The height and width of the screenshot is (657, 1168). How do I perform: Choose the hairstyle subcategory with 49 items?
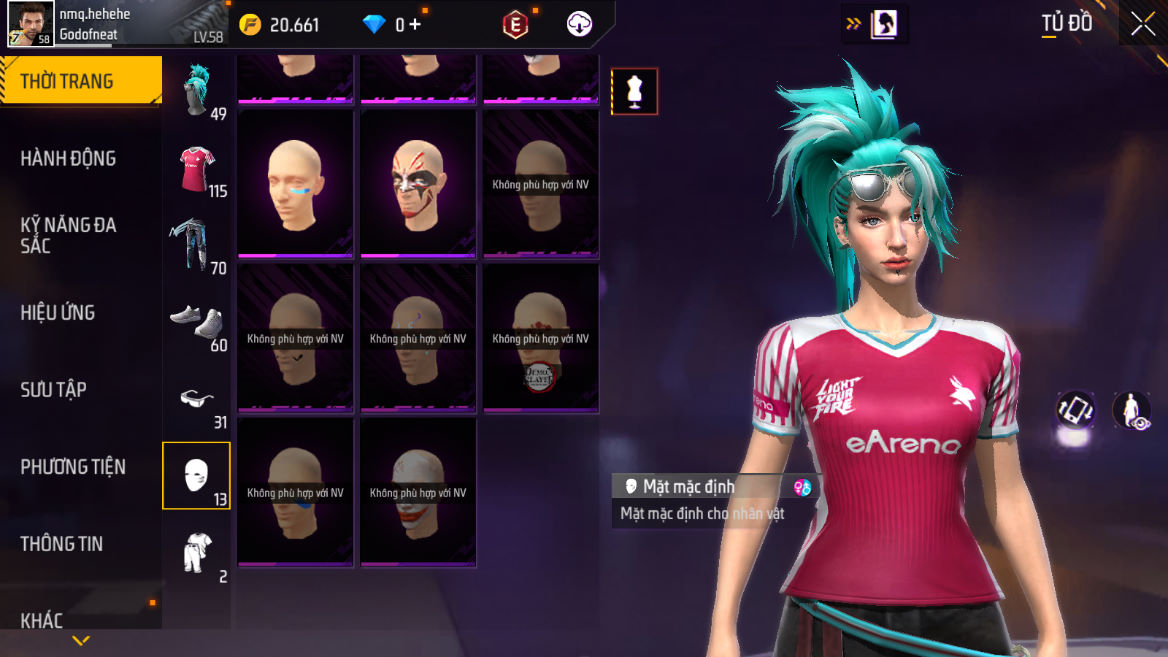pos(197,92)
